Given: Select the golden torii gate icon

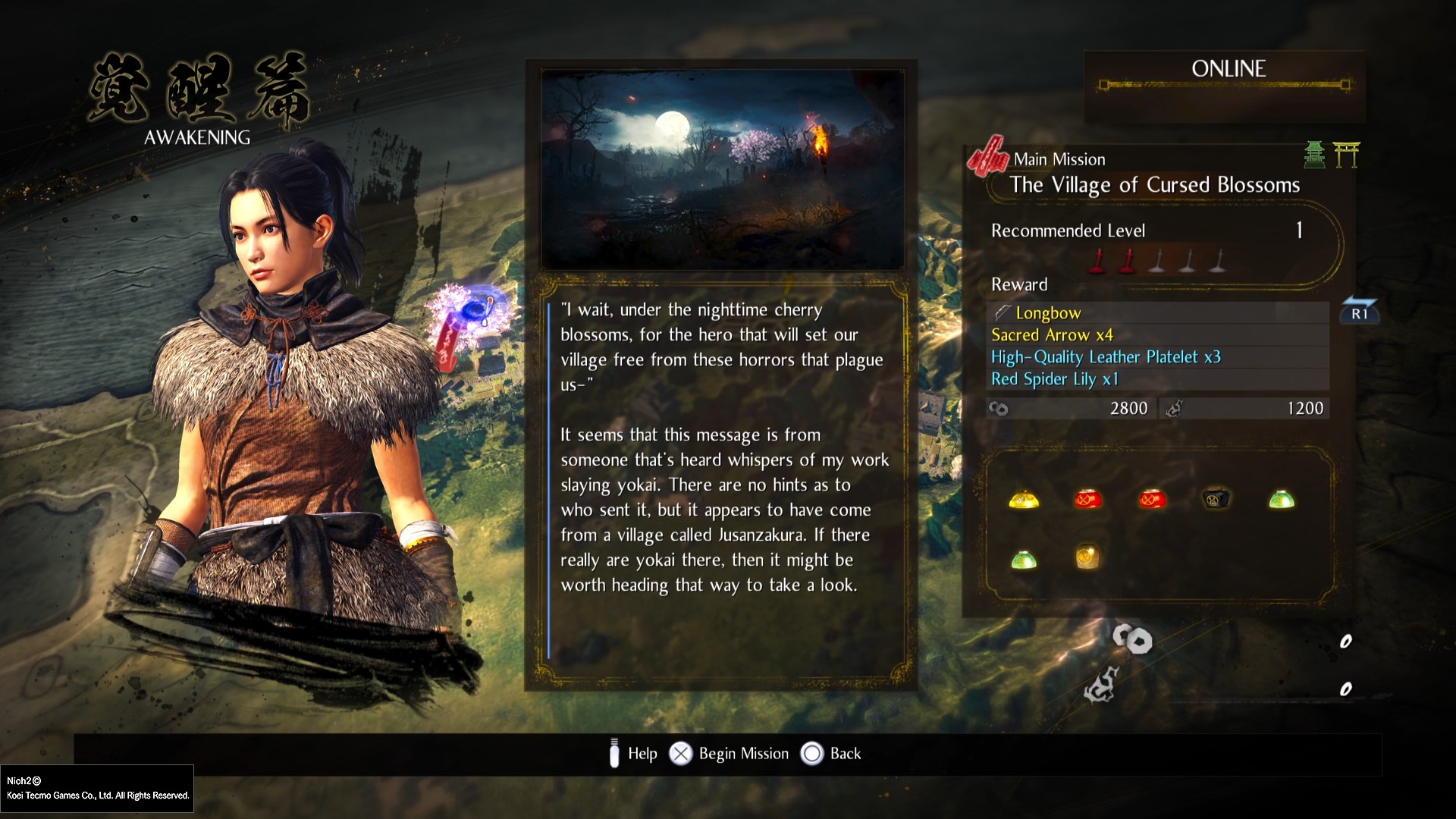Looking at the screenshot, I should (1348, 155).
